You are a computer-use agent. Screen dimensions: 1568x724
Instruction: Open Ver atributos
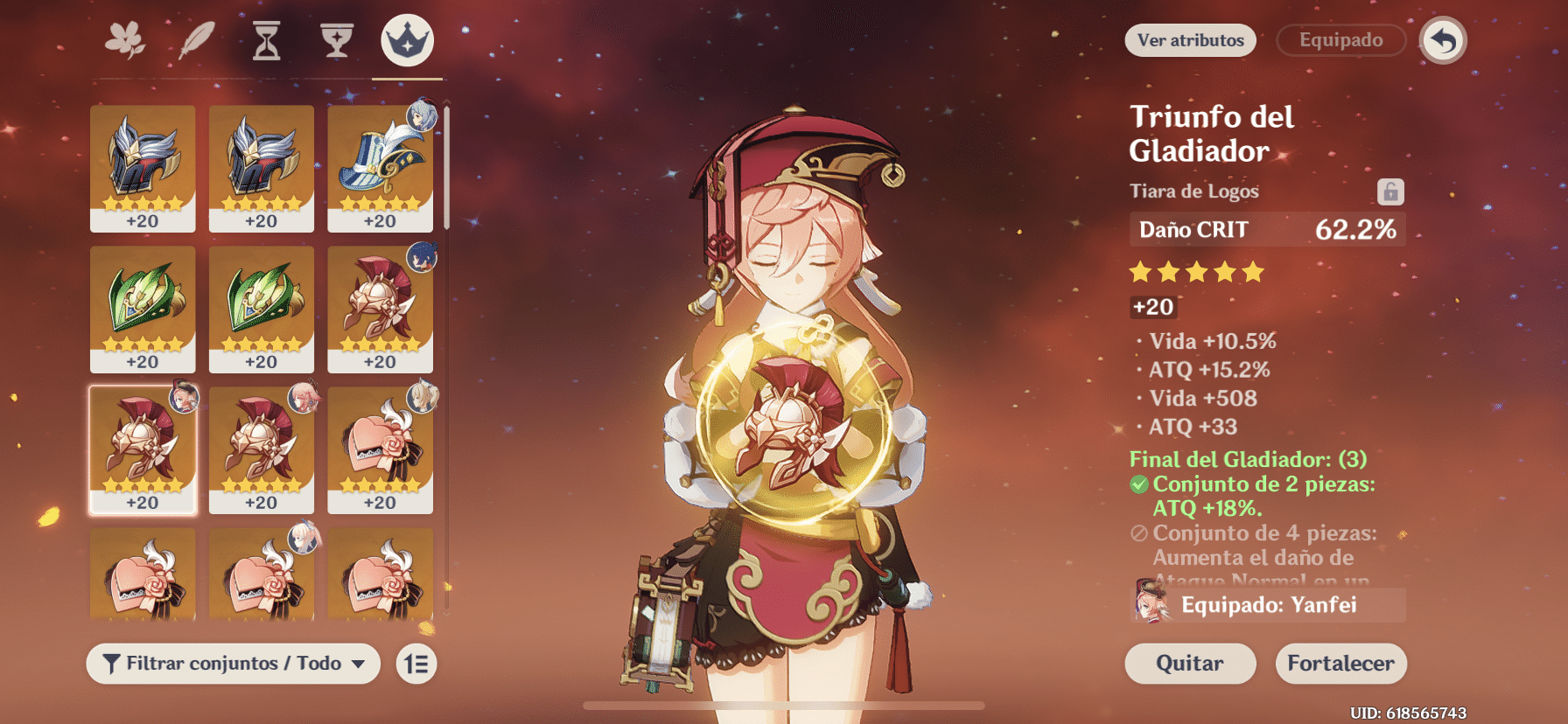(x=1190, y=40)
